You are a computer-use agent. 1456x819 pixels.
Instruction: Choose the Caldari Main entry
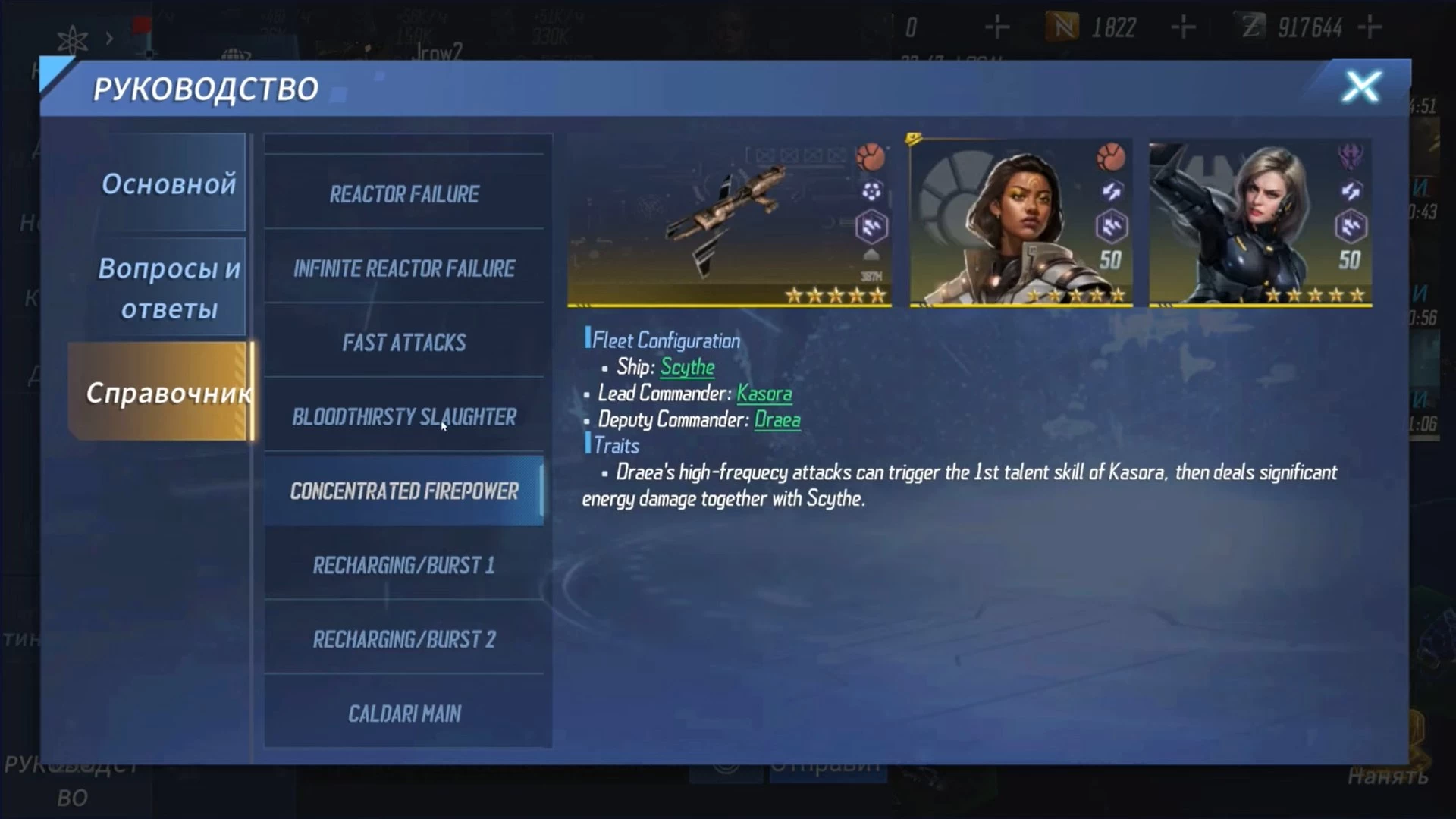404,714
